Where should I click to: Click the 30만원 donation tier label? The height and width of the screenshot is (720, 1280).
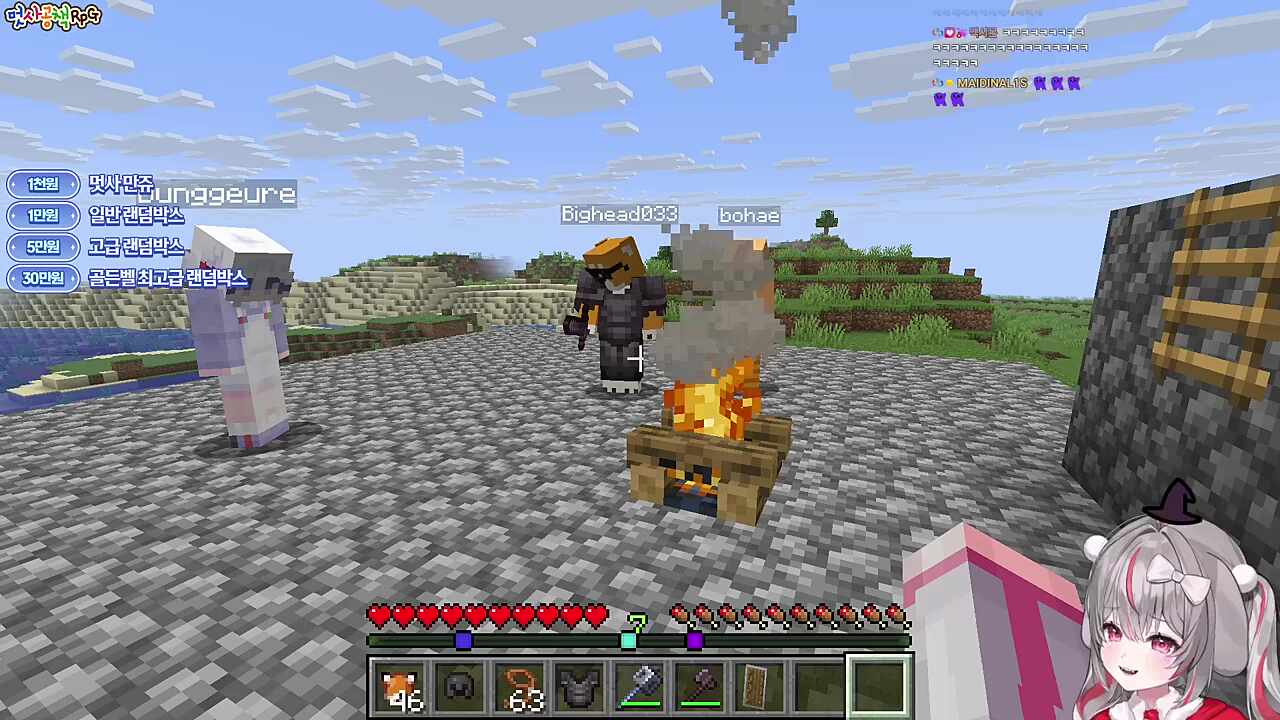[43, 278]
